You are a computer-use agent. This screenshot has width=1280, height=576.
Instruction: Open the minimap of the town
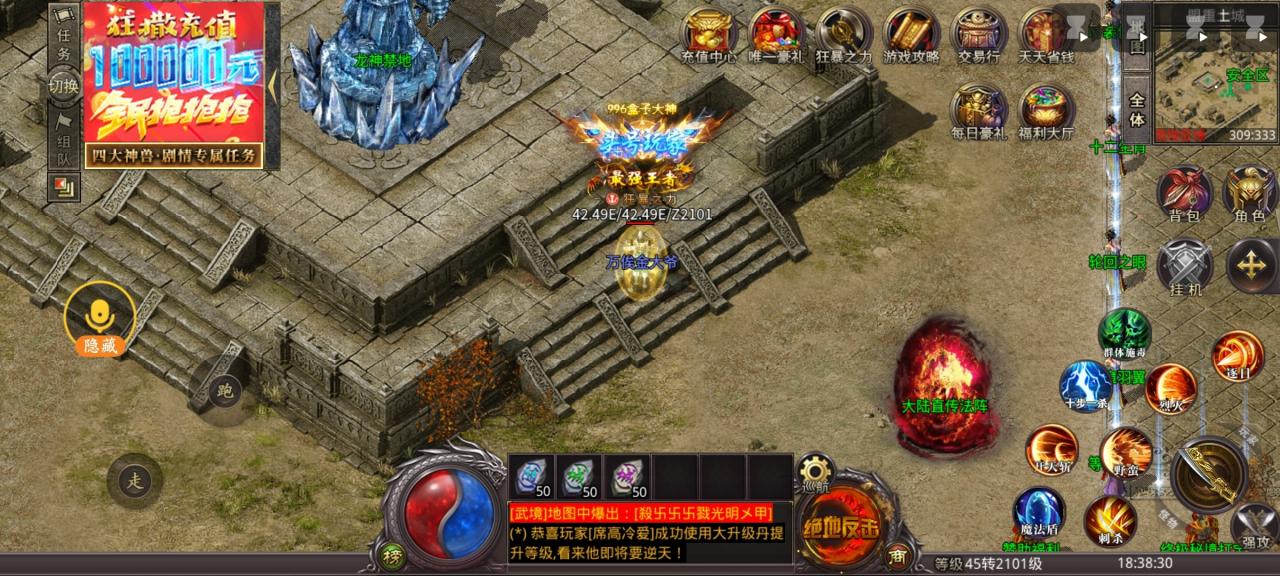pos(1216,85)
